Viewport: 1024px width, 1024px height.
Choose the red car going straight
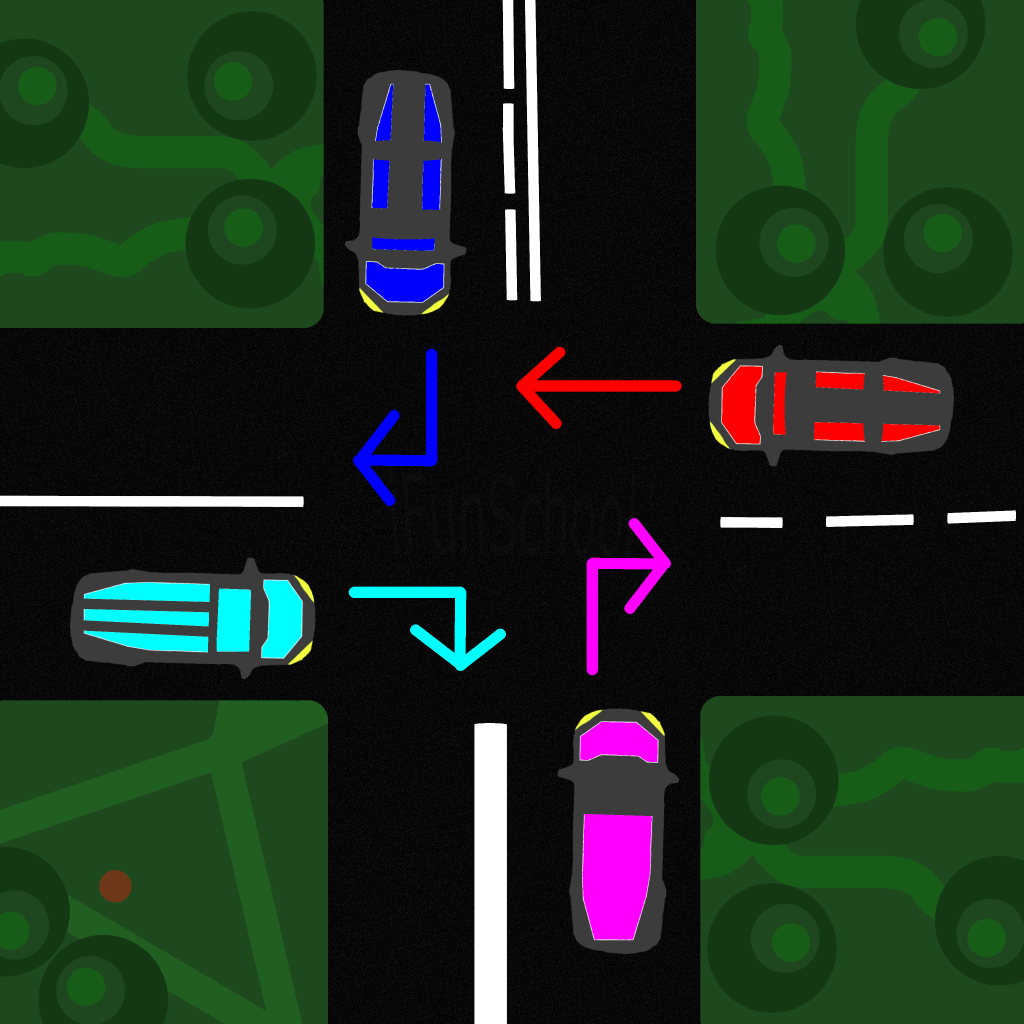click(830, 408)
